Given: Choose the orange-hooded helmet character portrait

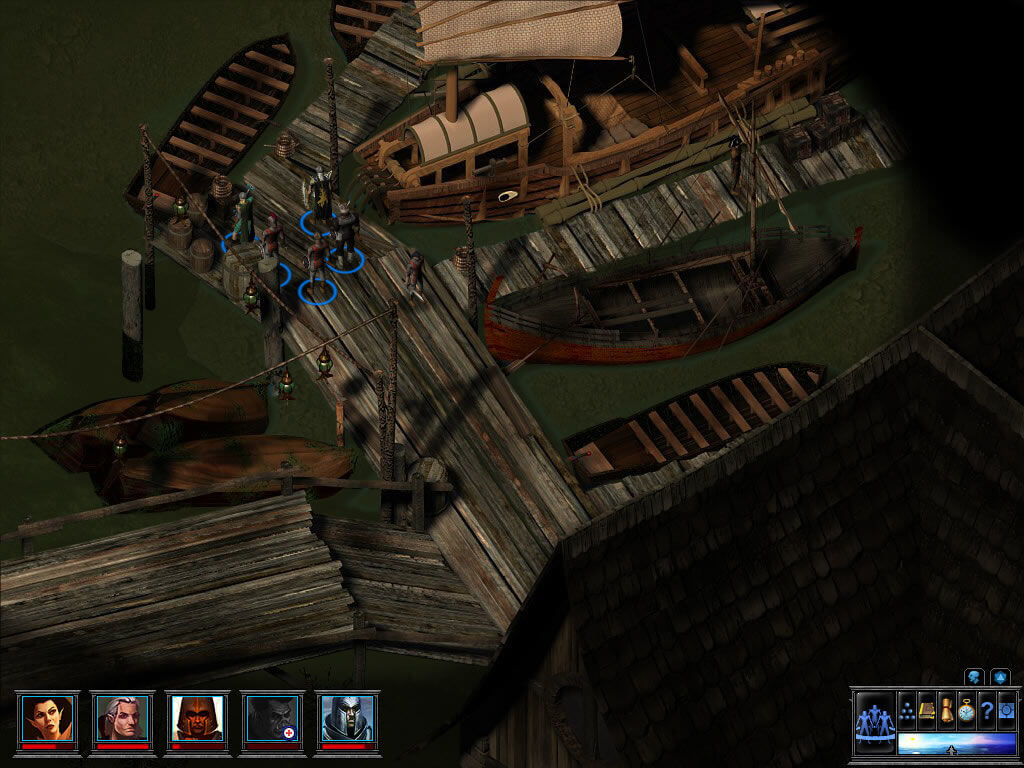Looking at the screenshot, I should [x=197, y=717].
